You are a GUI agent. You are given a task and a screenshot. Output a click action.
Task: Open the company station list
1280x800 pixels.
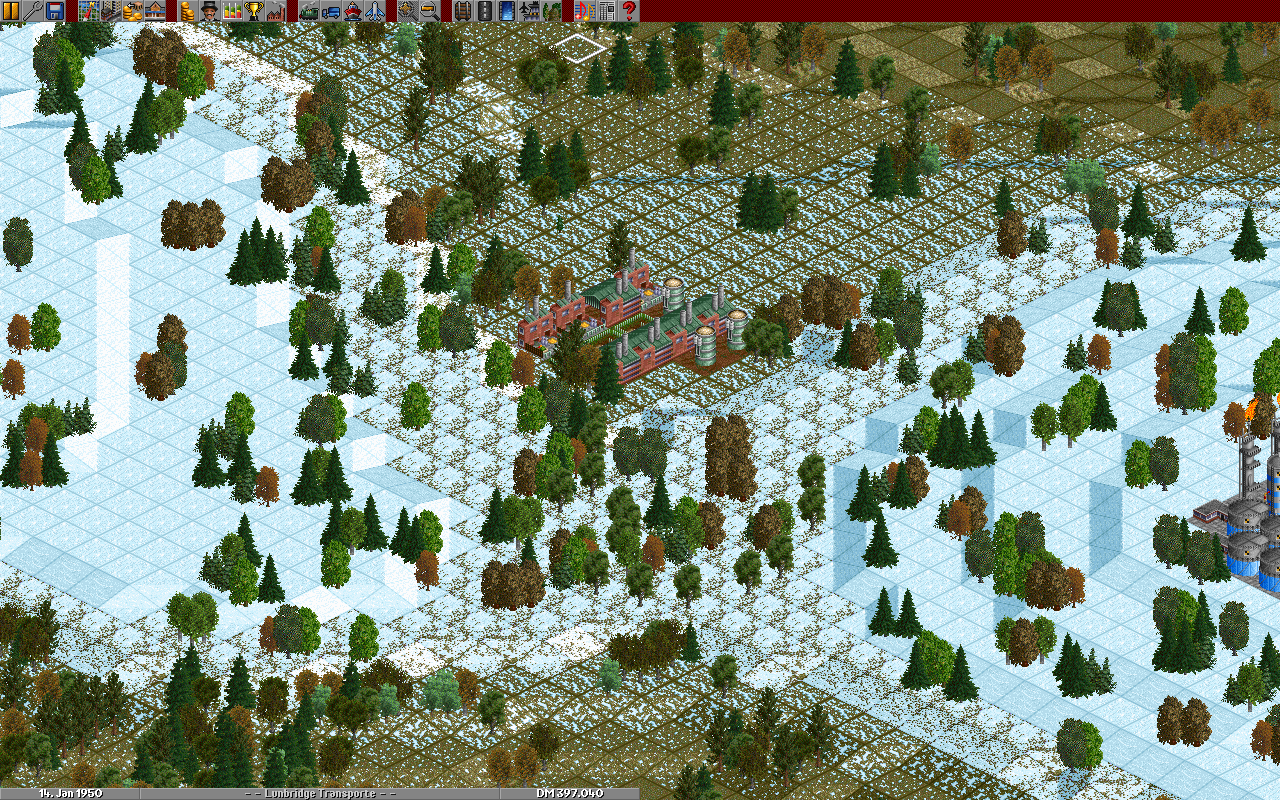155,11
